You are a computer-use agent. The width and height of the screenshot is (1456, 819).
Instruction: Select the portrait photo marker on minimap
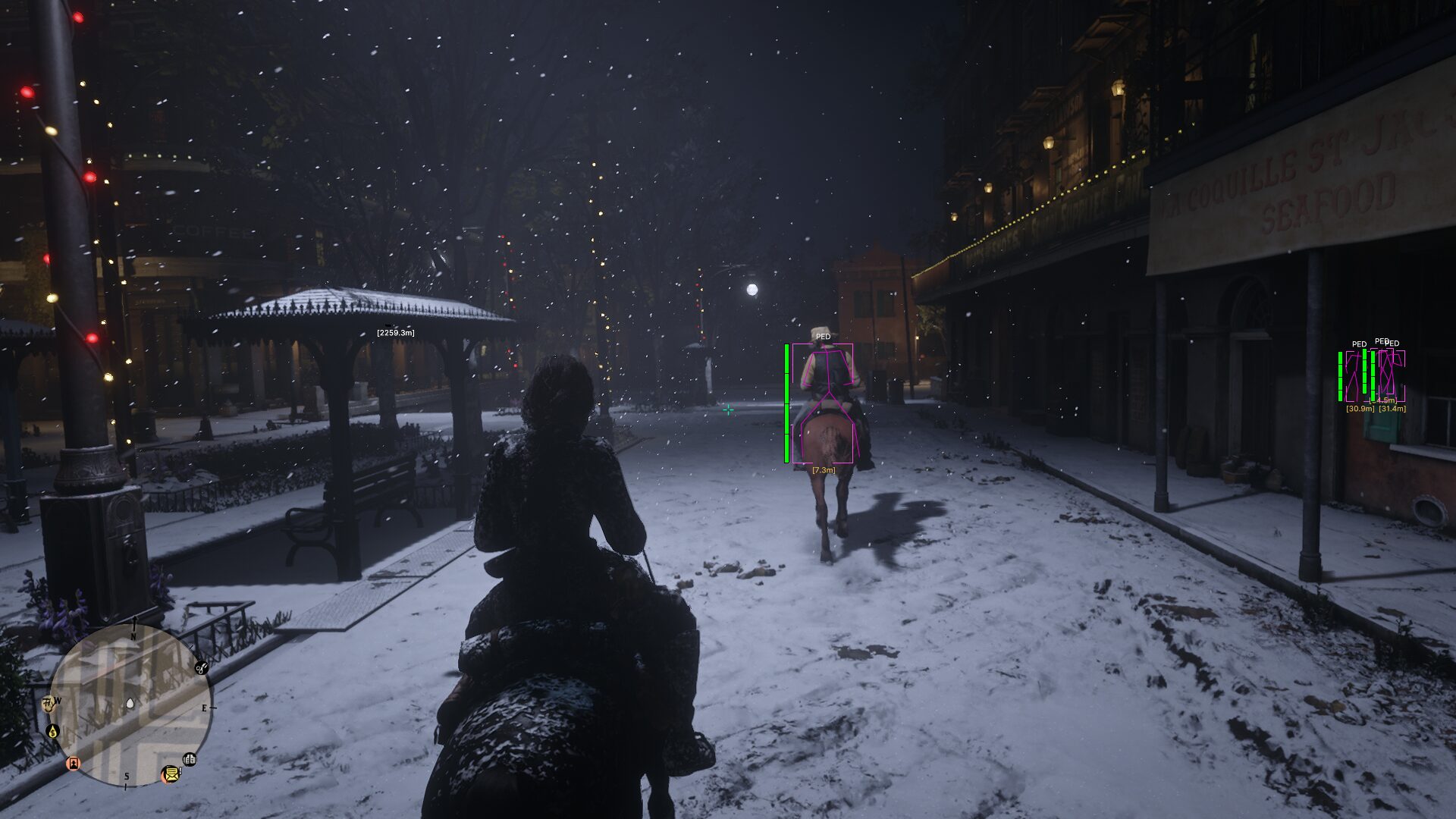point(74,764)
